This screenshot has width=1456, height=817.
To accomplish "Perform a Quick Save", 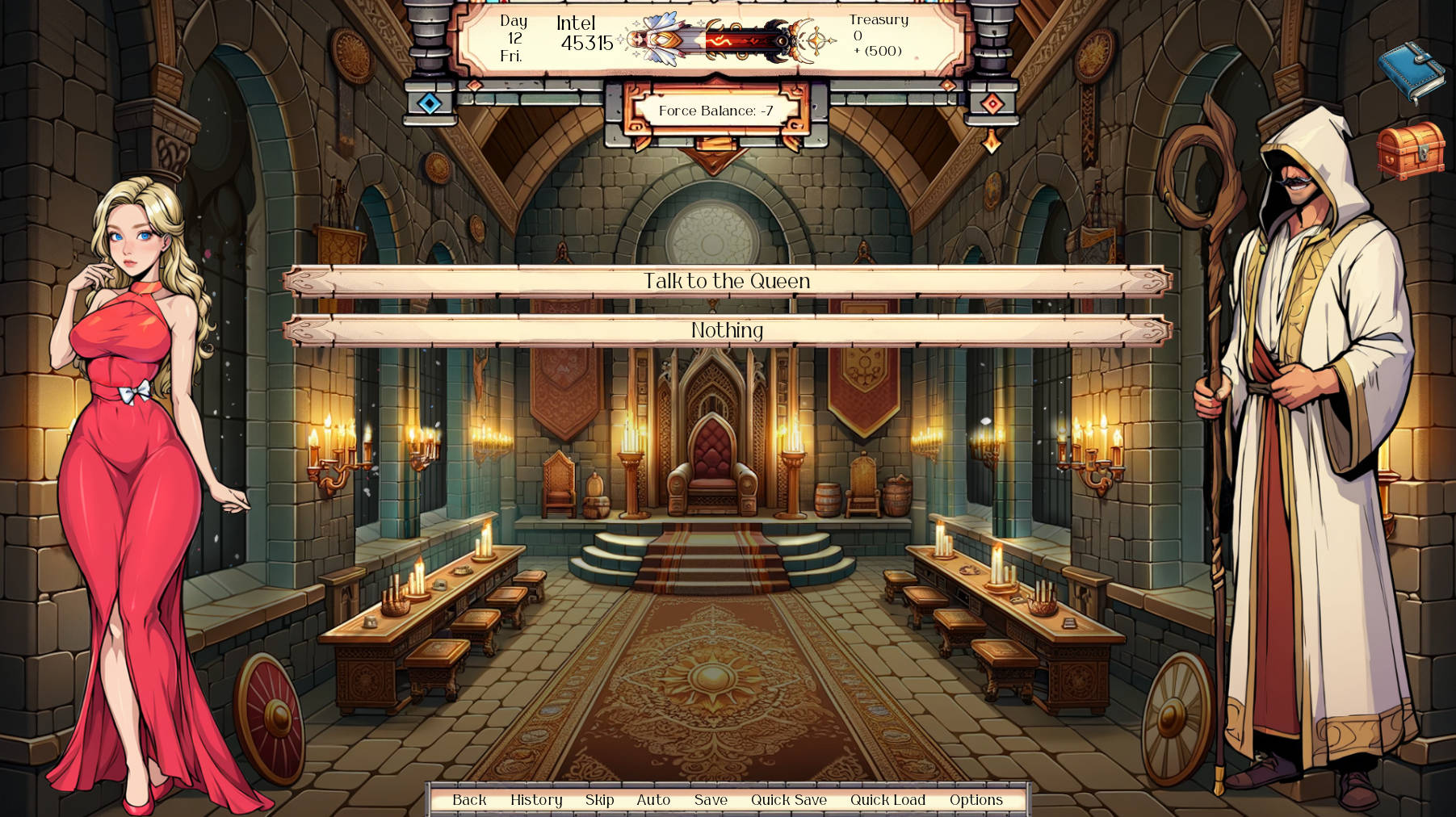I will click(789, 800).
